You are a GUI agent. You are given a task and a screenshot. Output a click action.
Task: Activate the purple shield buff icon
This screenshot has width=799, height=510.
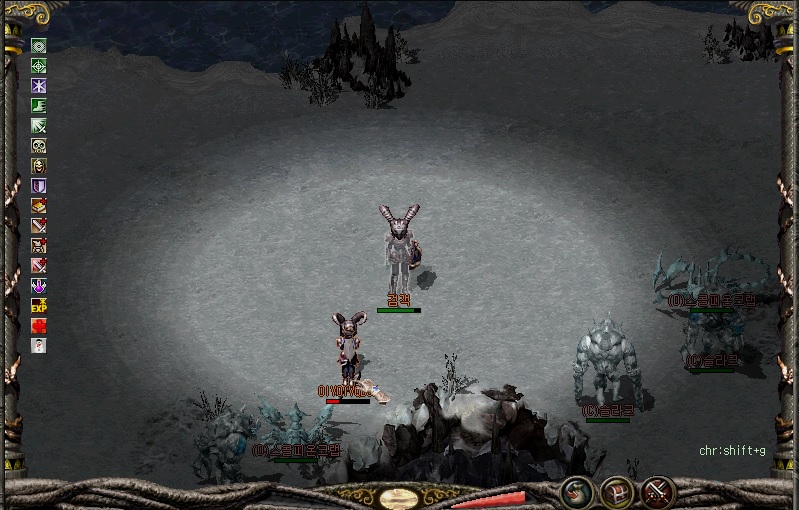pyautogui.click(x=39, y=186)
